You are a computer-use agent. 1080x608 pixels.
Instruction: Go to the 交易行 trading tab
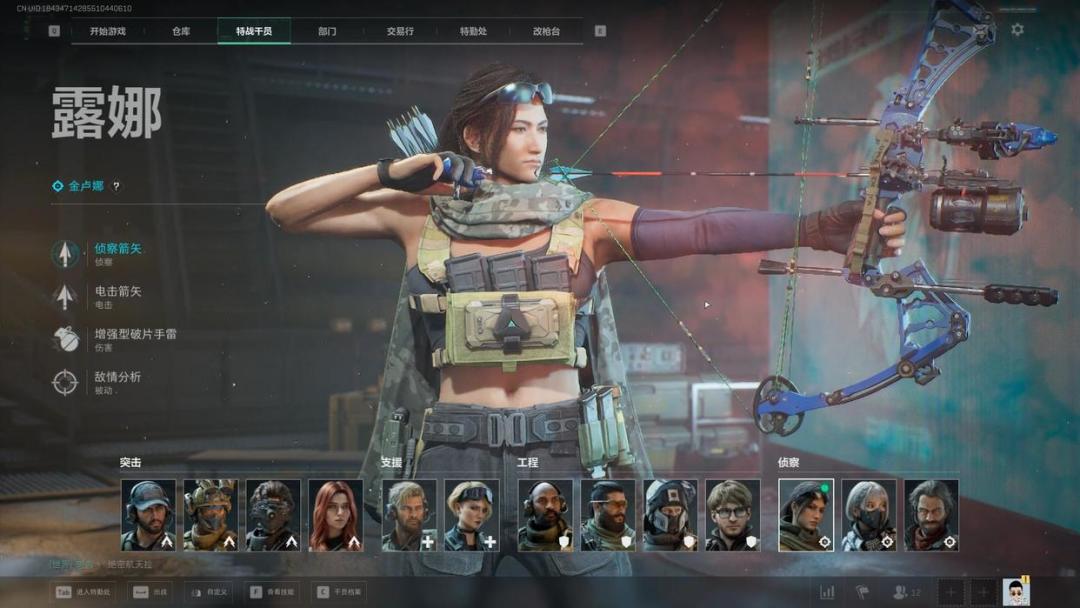click(x=400, y=31)
